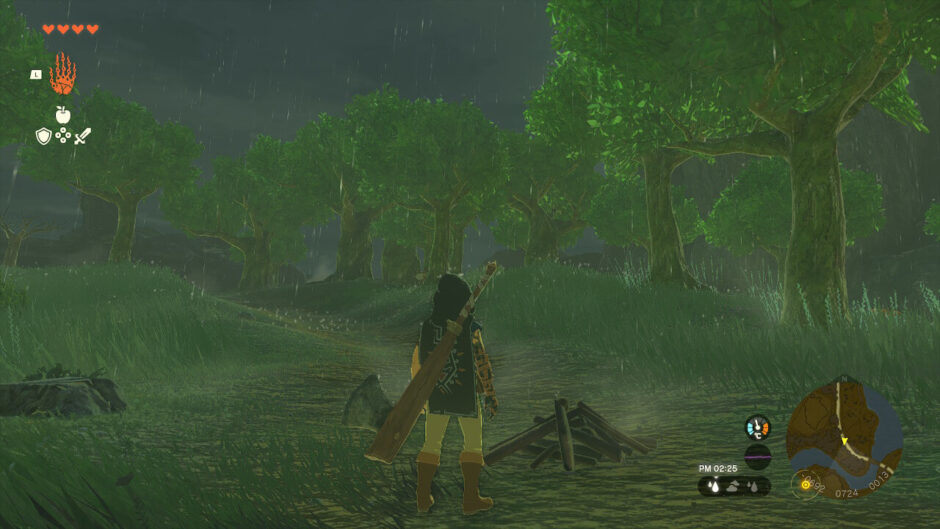The image size is (940, 529).
Task: Open the sword weapon quick-select icon
Action: [x=82, y=136]
